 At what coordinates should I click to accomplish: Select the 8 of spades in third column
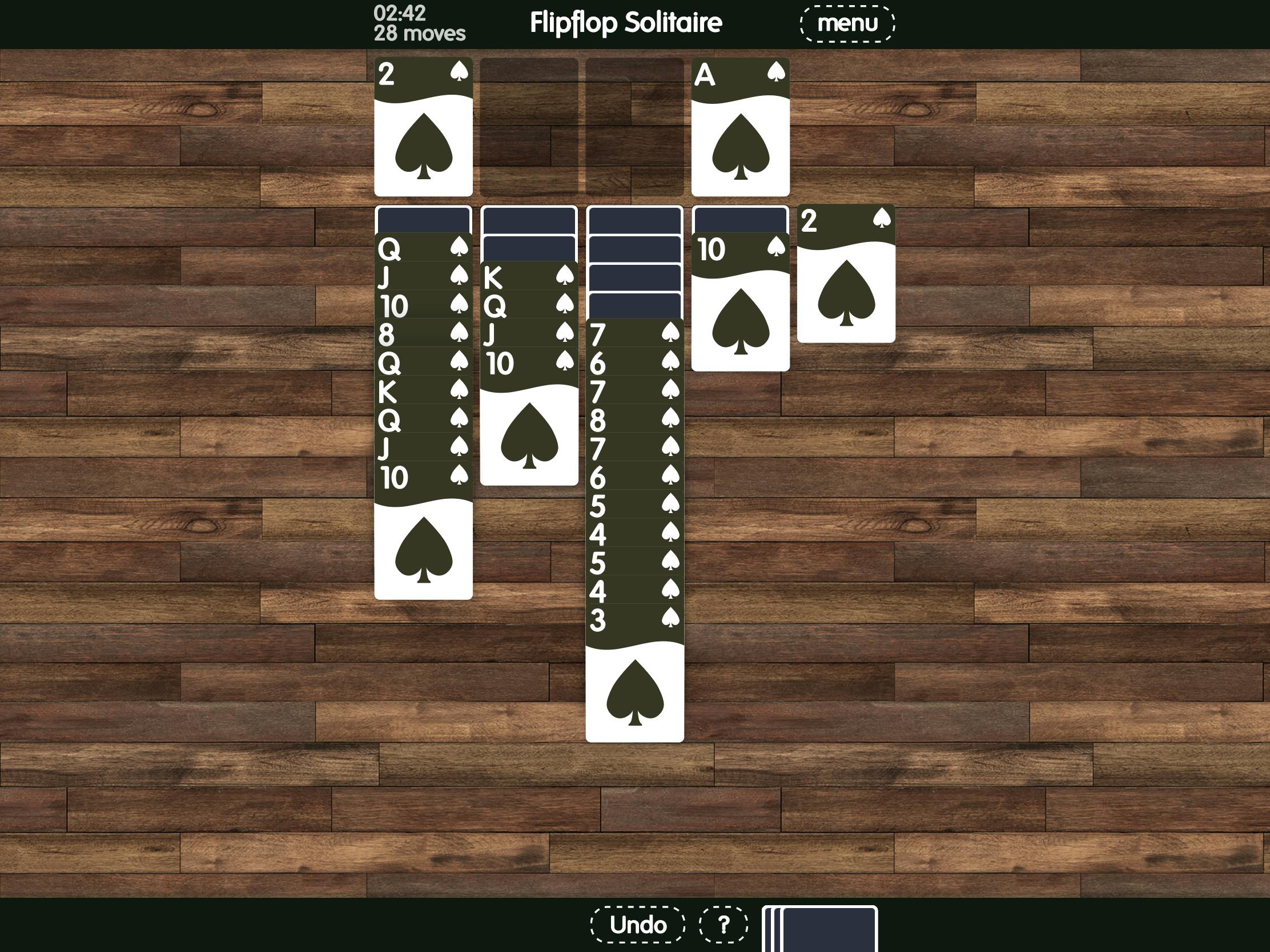tap(634, 419)
